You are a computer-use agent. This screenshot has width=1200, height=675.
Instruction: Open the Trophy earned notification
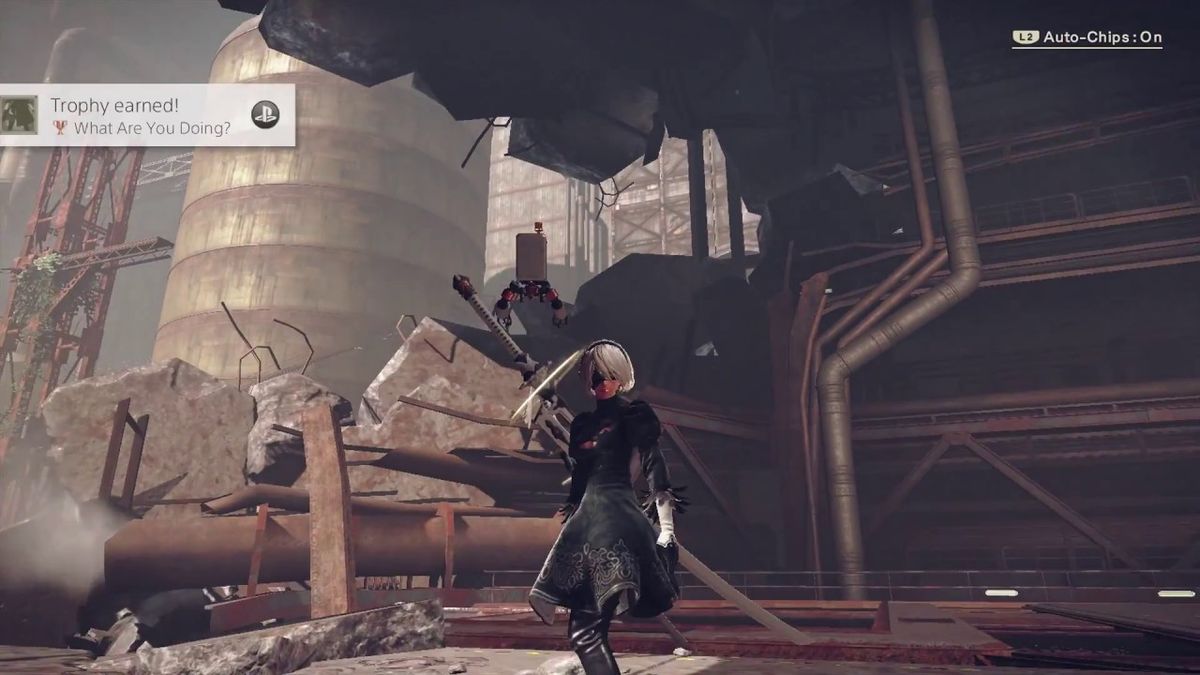[x=140, y=115]
